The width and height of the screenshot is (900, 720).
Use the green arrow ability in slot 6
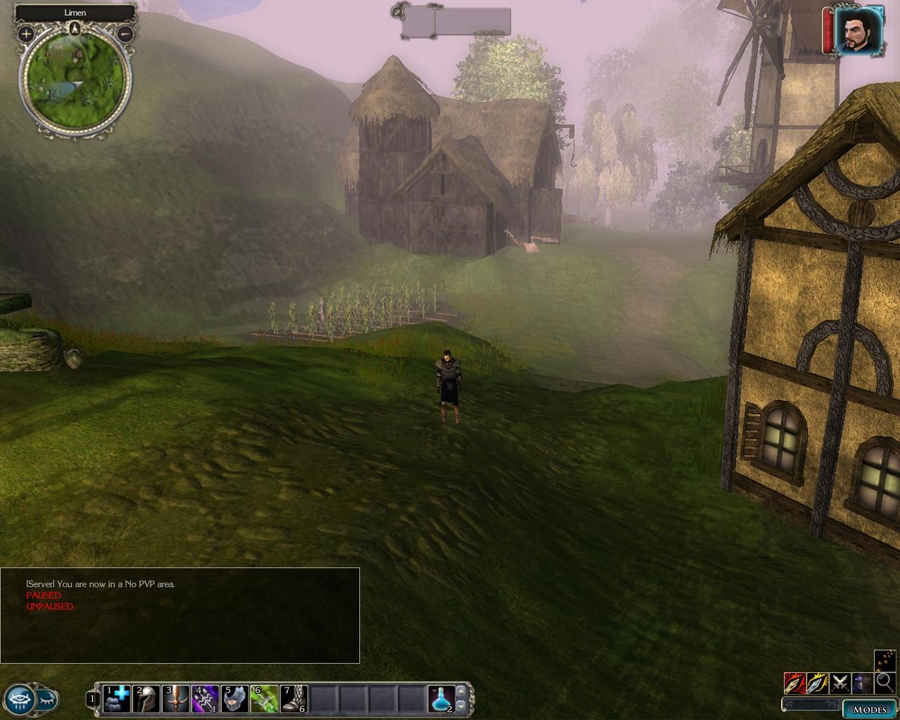pyautogui.click(x=264, y=698)
